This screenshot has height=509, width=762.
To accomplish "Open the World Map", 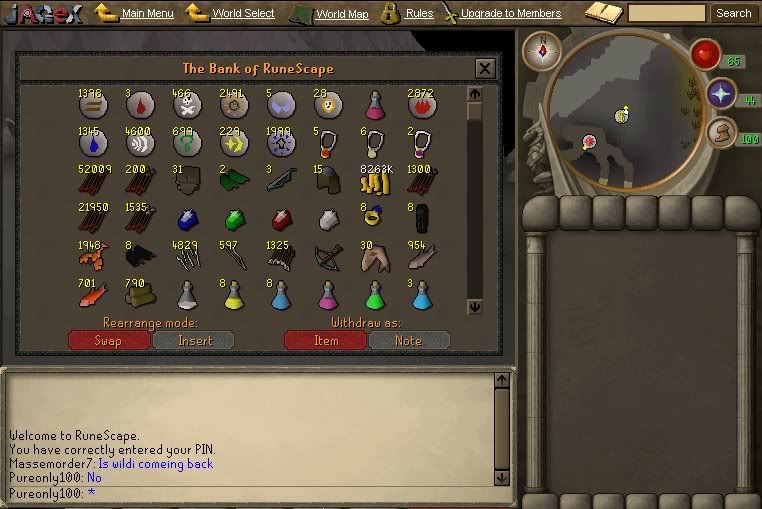I will click(x=342, y=15).
